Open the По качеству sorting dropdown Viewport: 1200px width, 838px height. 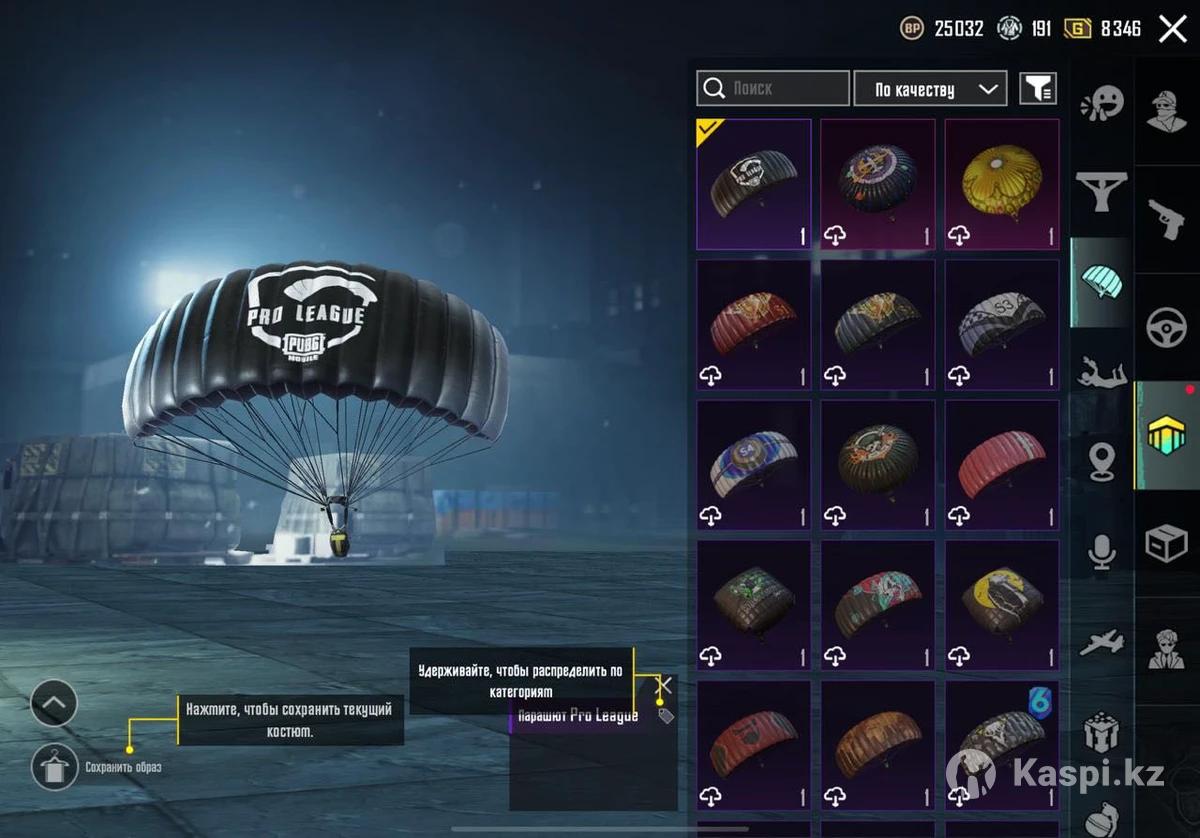(930, 89)
